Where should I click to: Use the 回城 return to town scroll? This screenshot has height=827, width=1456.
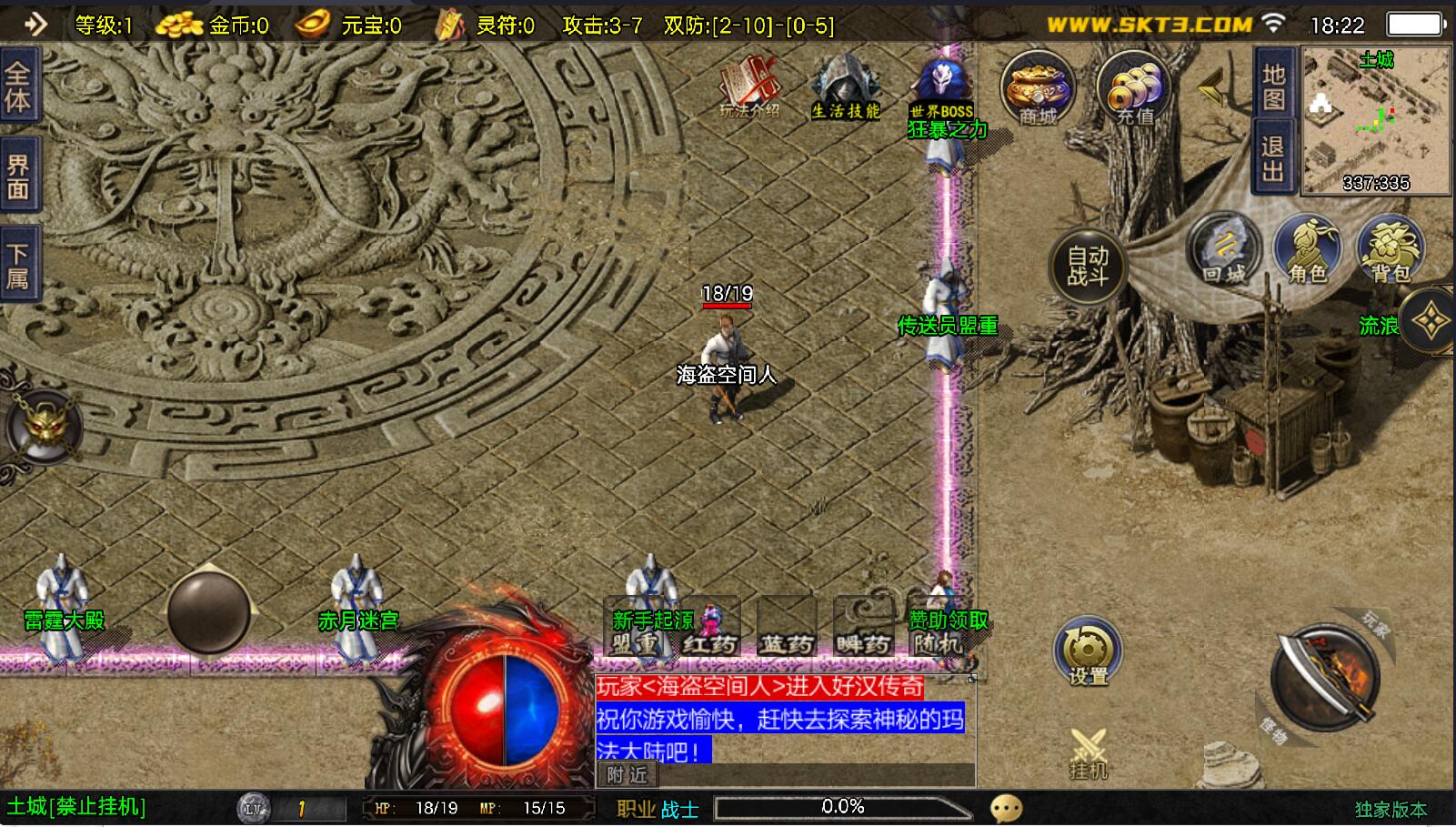(x=1224, y=247)
